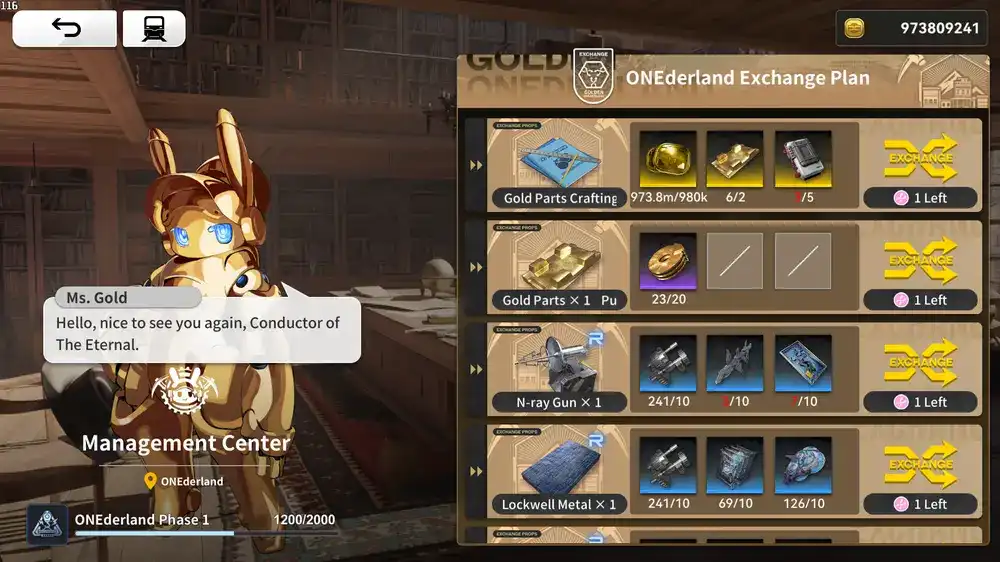This screenshot has height=562, width=1000.
Task: Inspect the Lockwell Metal material showing 126/10
Action: click(x=803, y=465)
